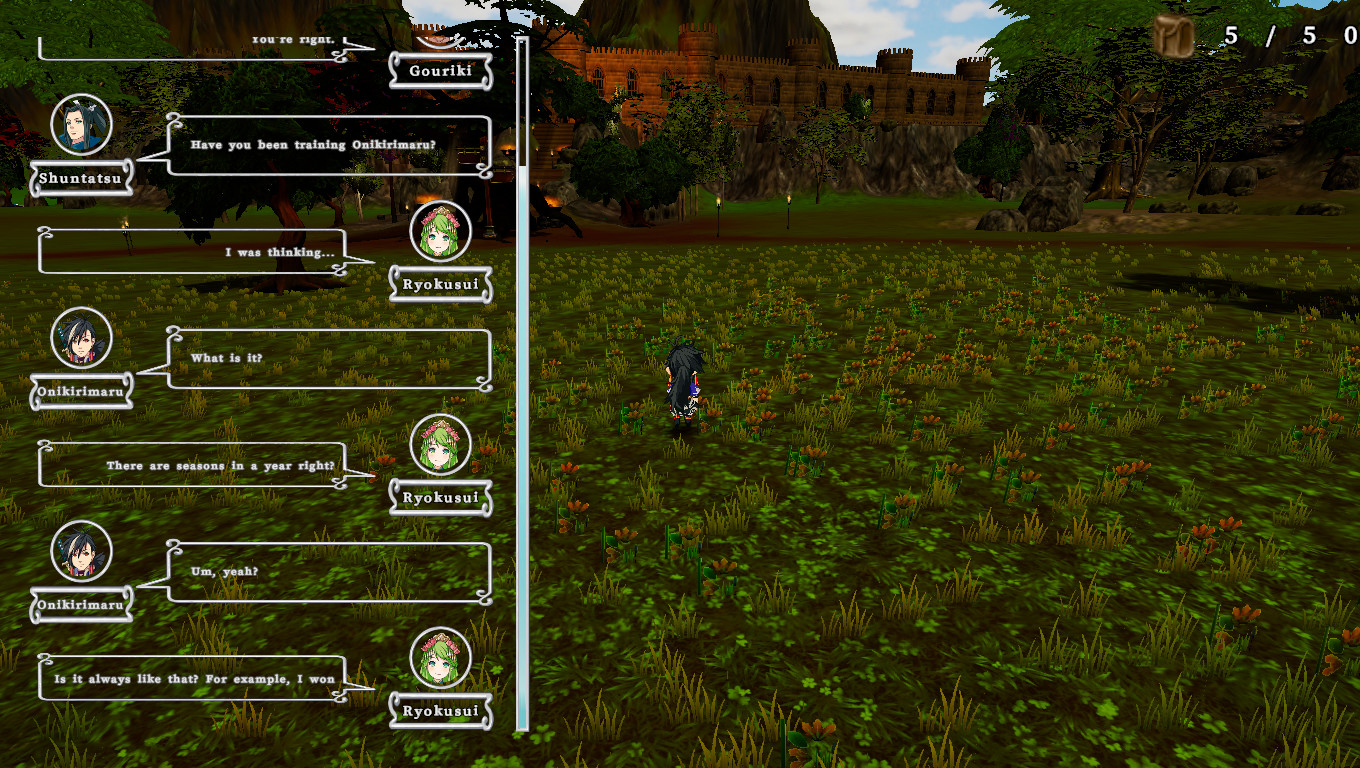Select the Shuntatsu name banner
This screenshot has height=768, width=1360.
[81, 180]
